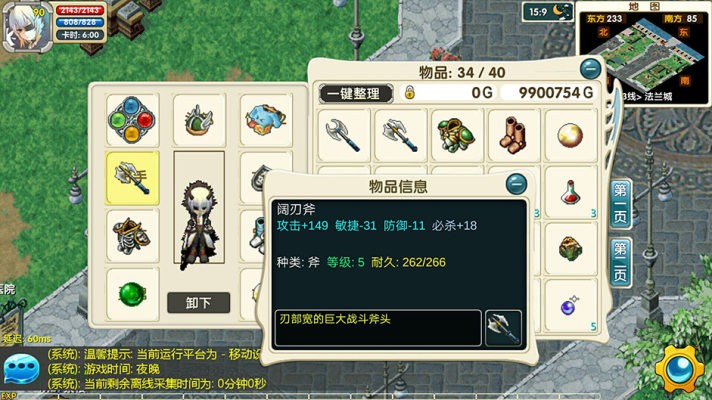Select the green-plumed helmet equipment slot
This screenshot has width=712, height=400.
[x=199, y=120]
